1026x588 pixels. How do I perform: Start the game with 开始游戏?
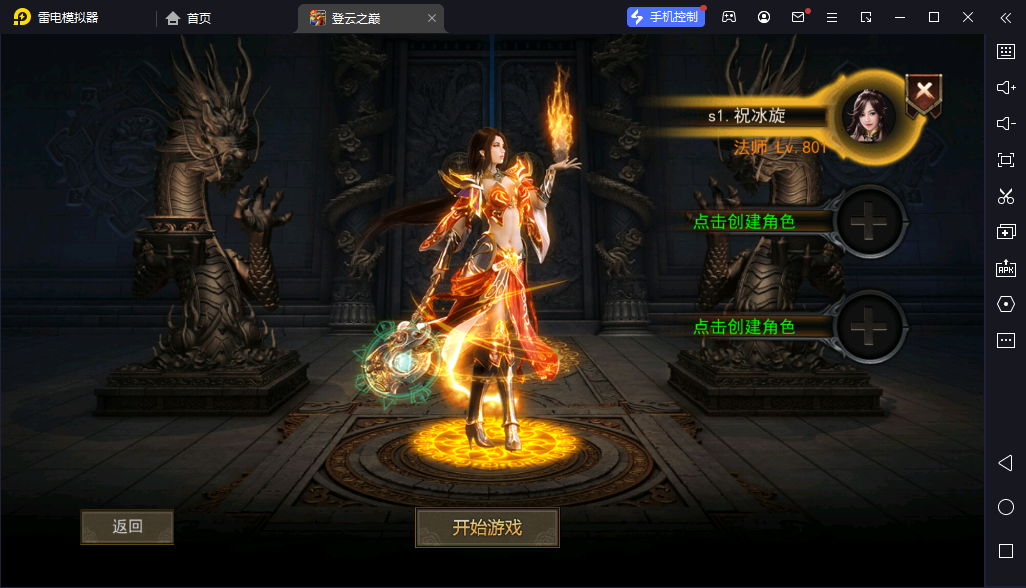click(487, 528)
